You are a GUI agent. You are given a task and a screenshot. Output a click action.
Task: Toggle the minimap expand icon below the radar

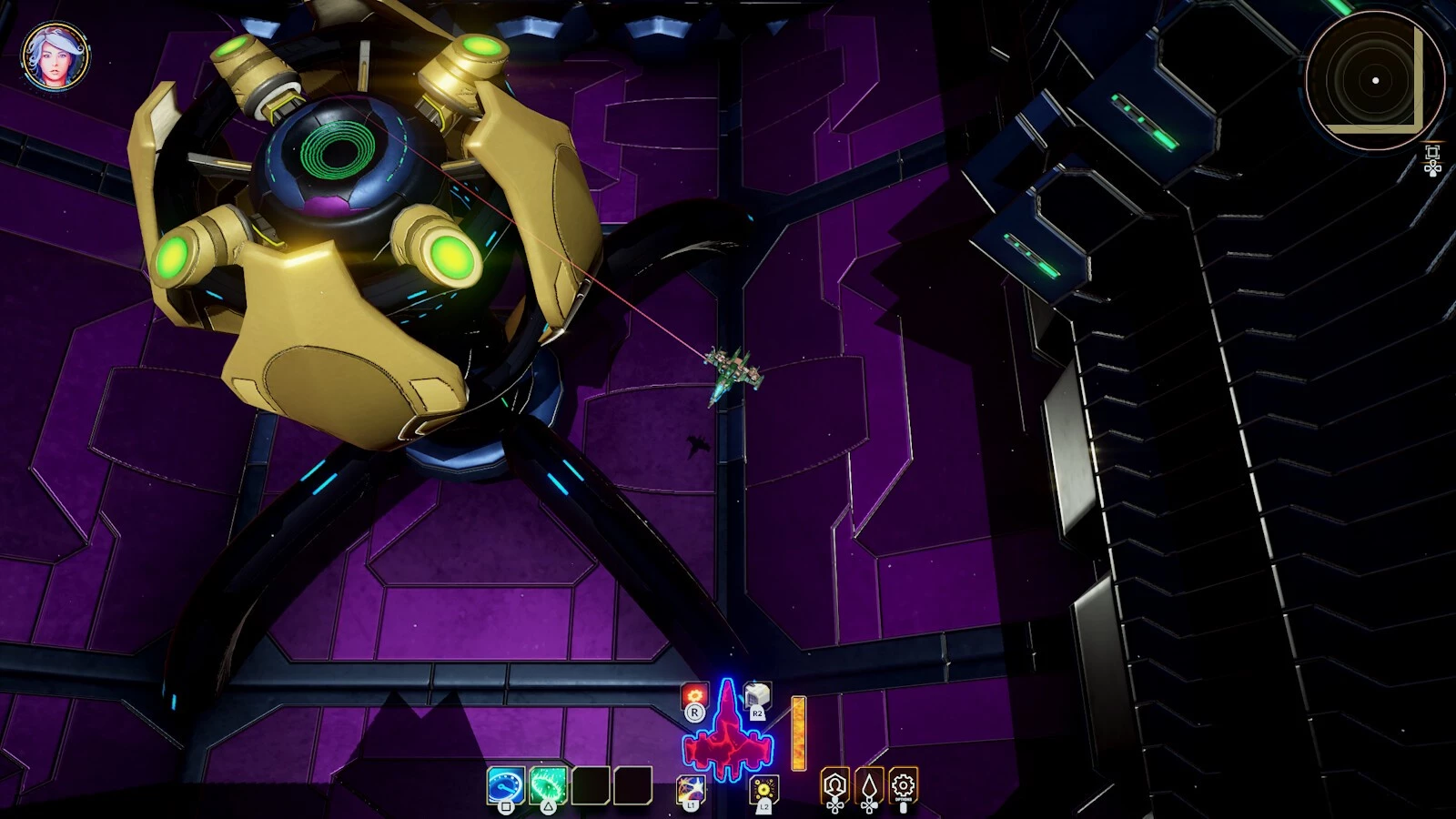(x=1432, y=152)
